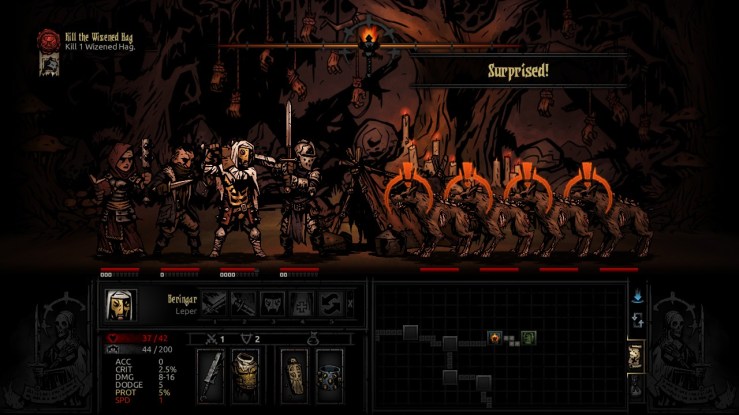Image resolution: width=739 pixels, height=415 pixels.
Task: Activate the mask-faced third skill
Action: tap(272, 303)
